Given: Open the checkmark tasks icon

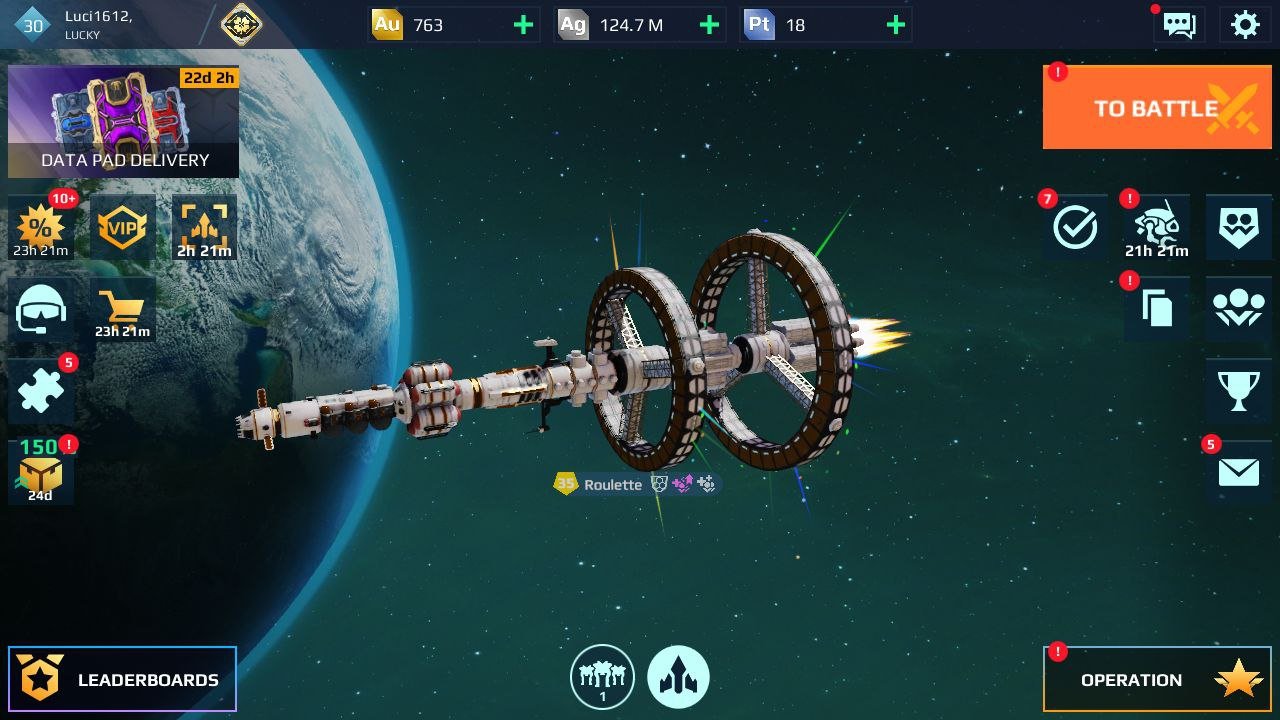Looking at the screenshot, I should 1075,228.
